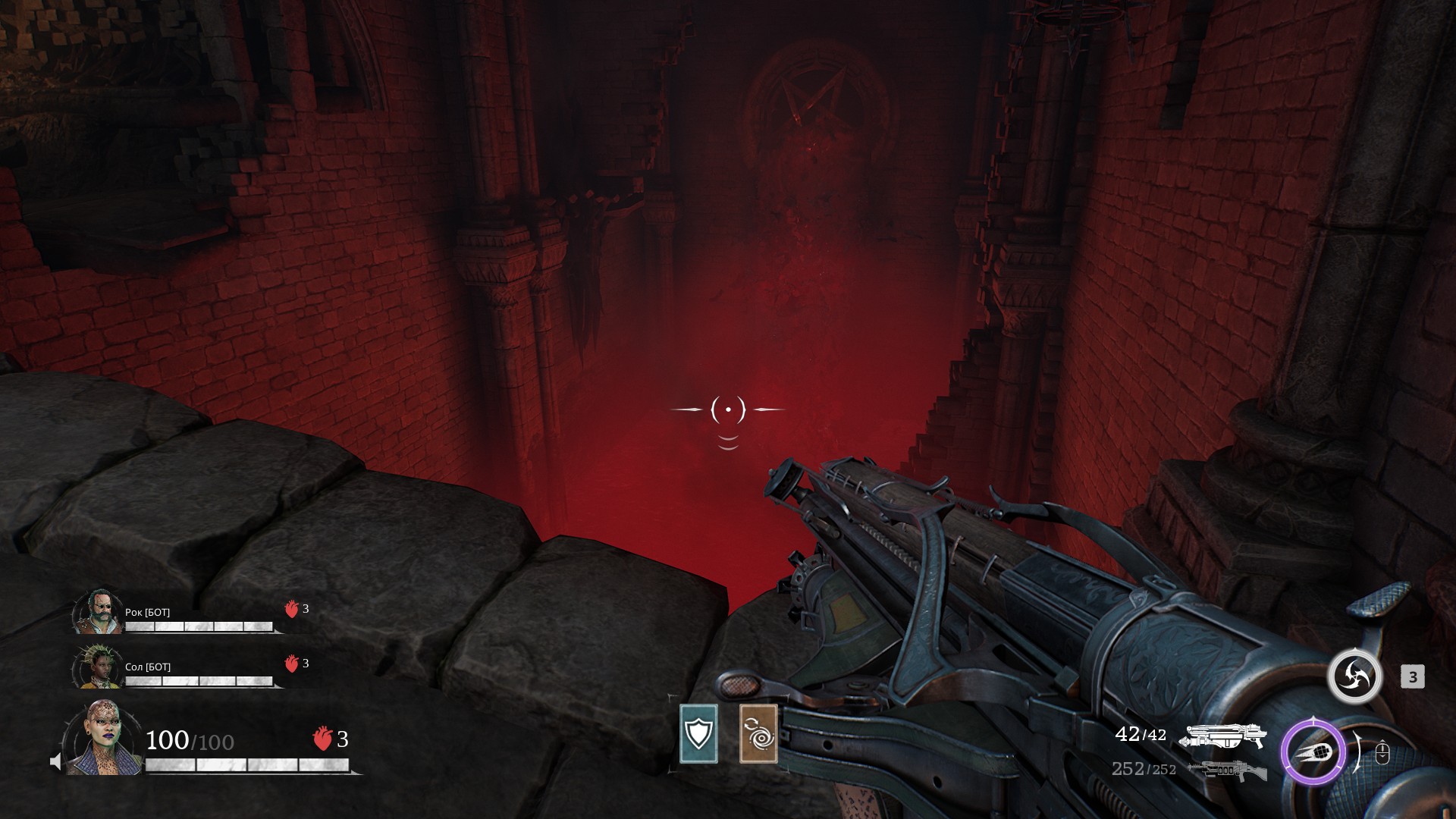Click your own character portrait
Screen dimensions: 1456x819
click(101, 738)
